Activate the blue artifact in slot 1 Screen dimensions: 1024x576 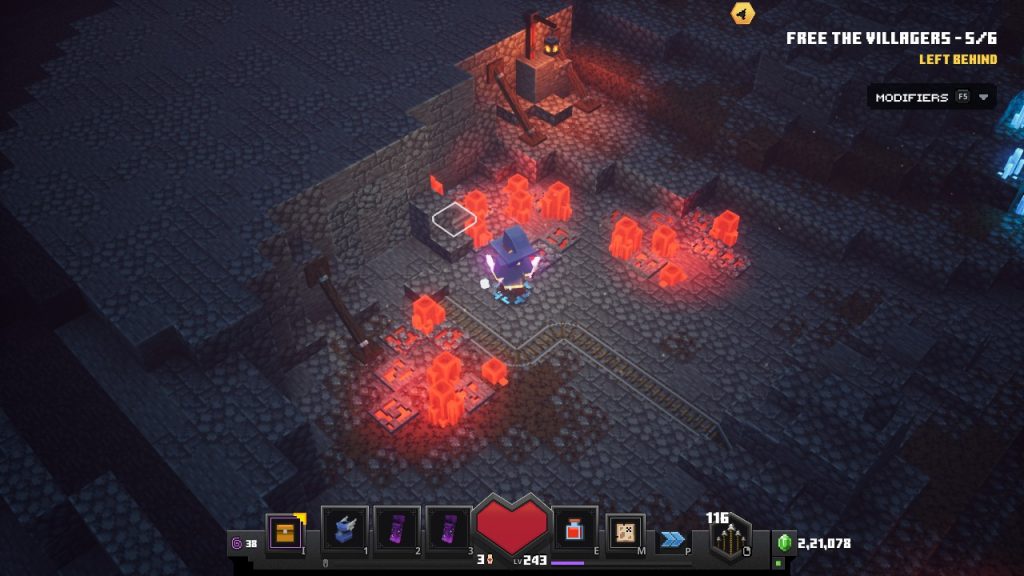coord(344,529)
